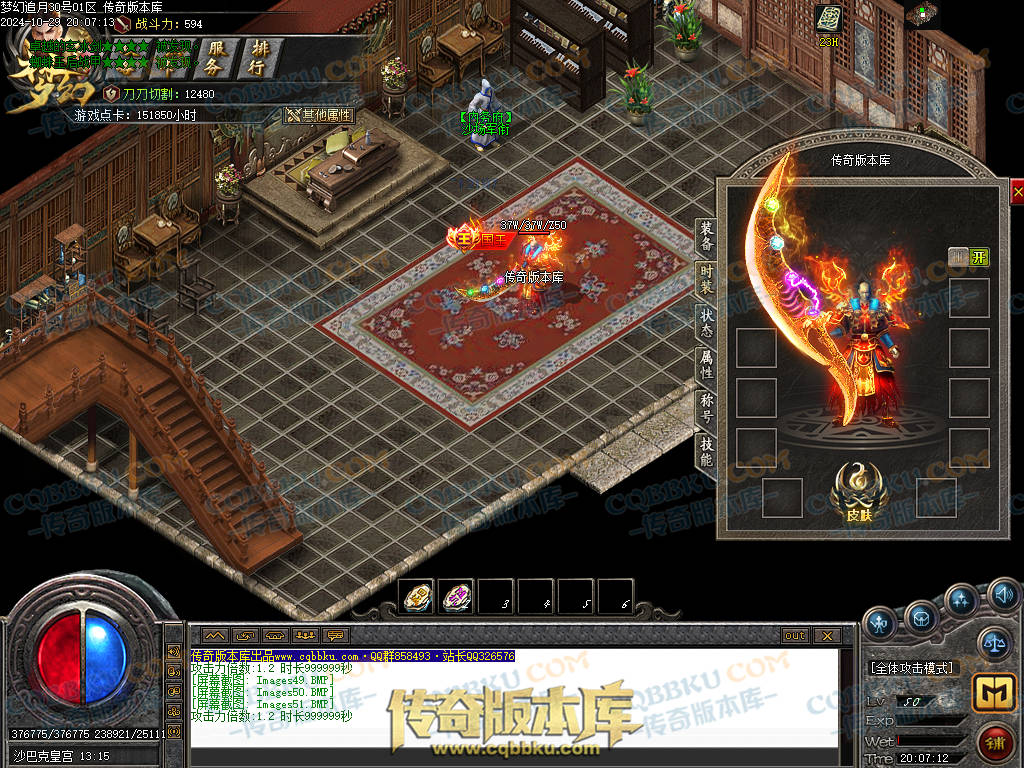This screenshot has height=768, width=1024.
Task: Click the red 铺 stall button
Action: (x=993, y=744)
